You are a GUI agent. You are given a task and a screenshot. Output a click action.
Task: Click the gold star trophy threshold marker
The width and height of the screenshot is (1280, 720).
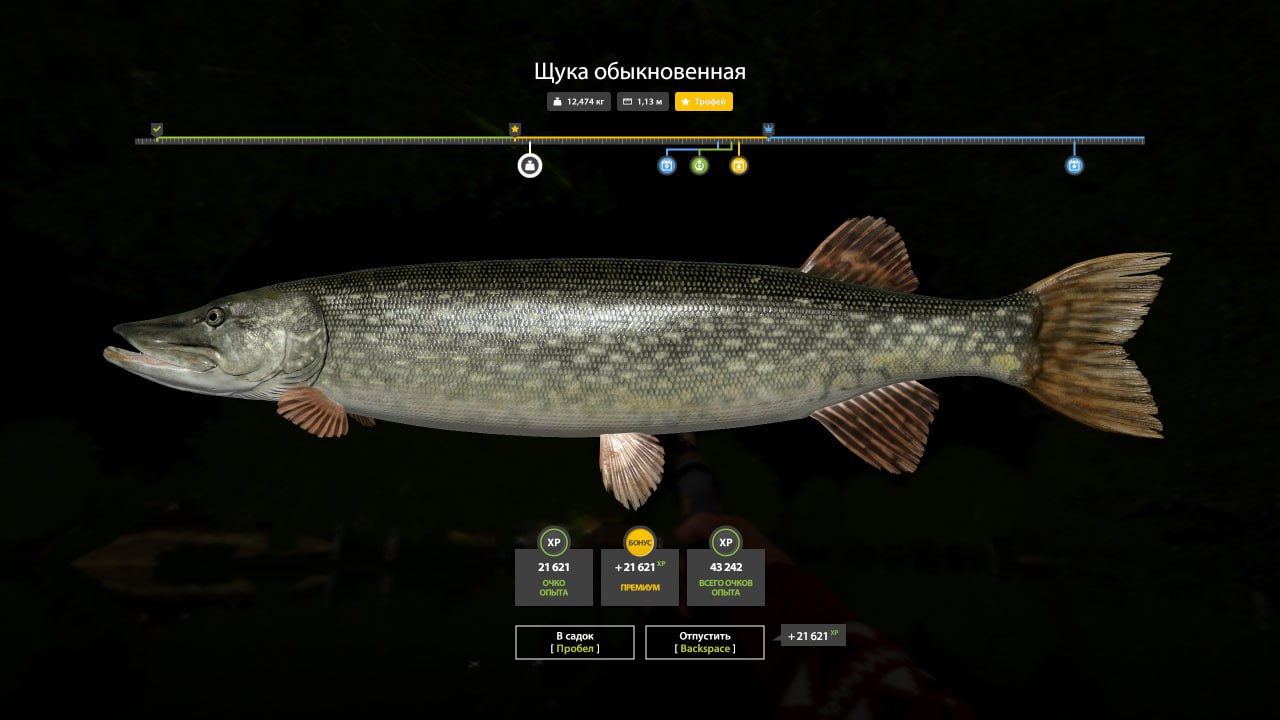(515, 129)
